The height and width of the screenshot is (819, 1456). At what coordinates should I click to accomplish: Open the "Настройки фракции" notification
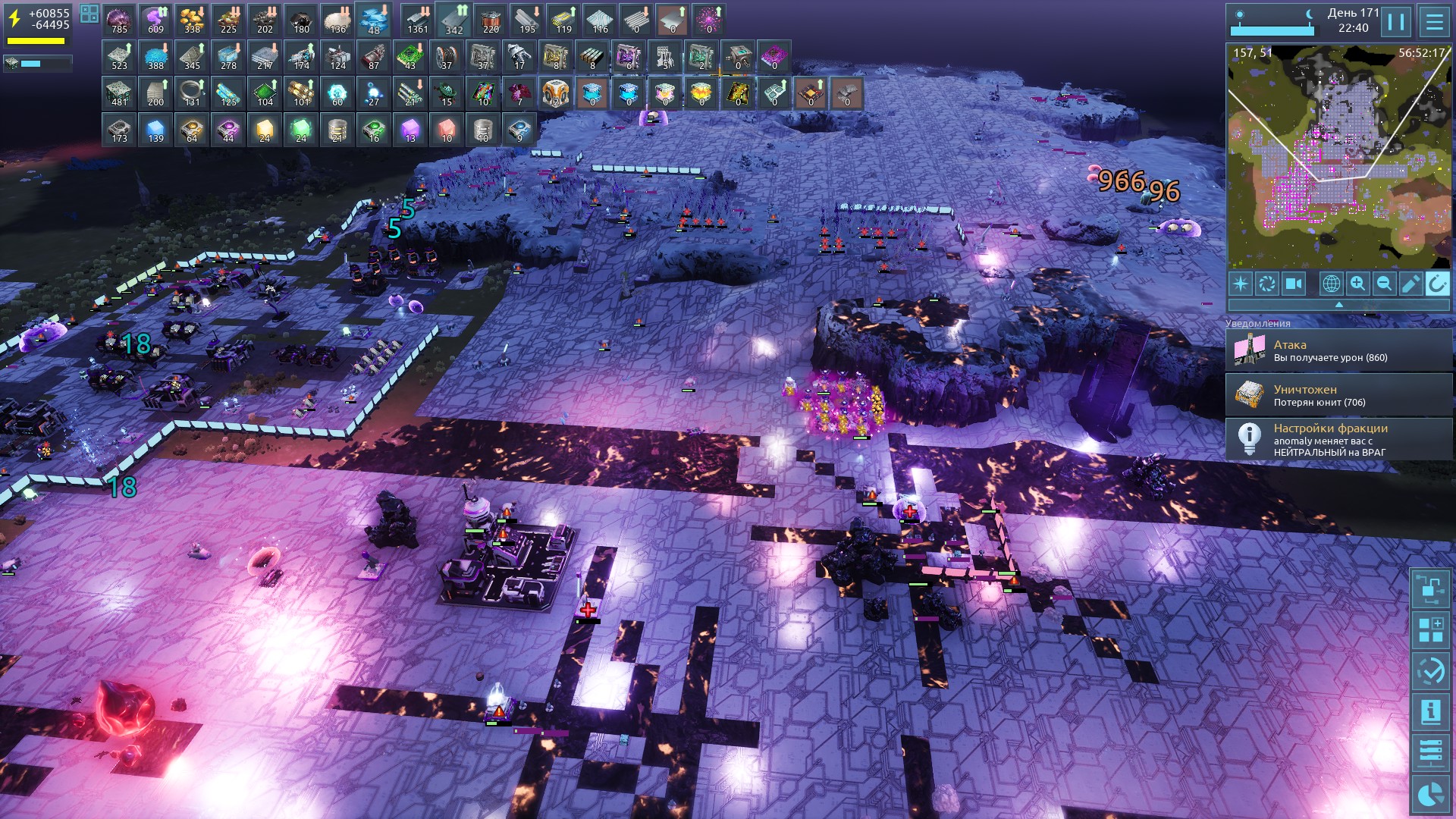click(x=1338, y=440)
